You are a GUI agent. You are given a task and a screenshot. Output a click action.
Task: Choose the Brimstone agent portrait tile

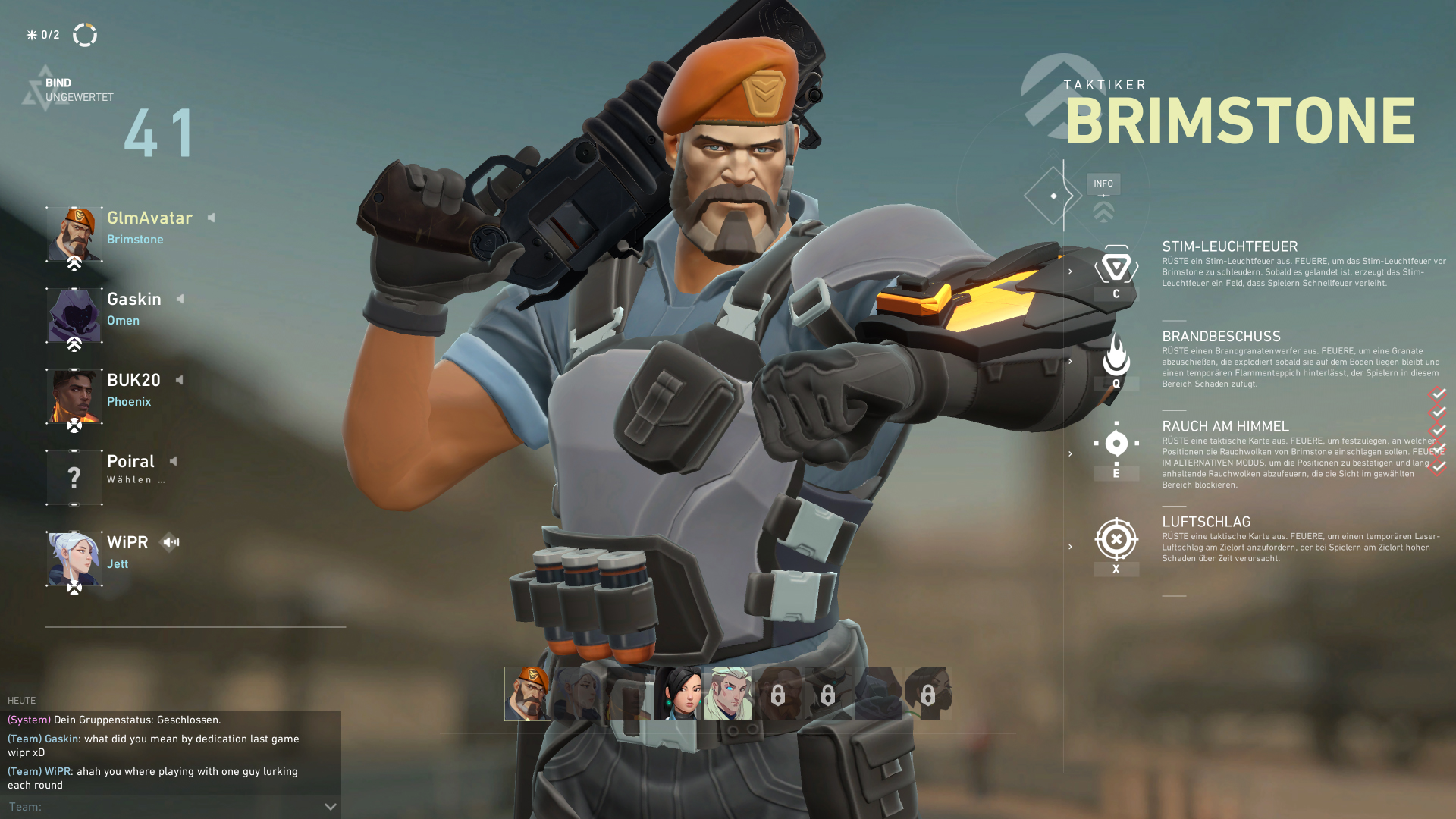pyautogui.click(x=528, y=694)
